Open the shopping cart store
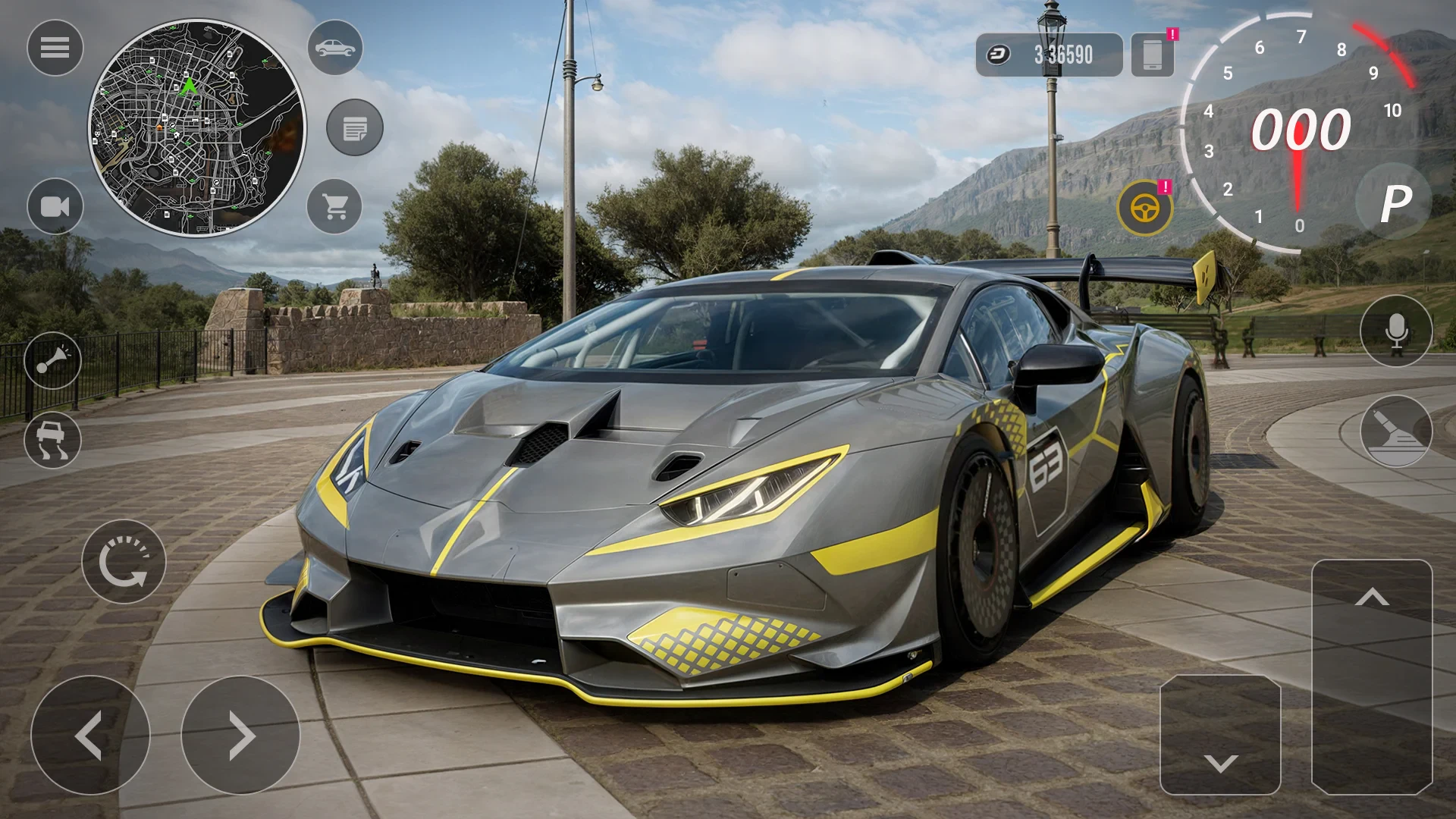This screenshot has height=819, width=1456. click(335, 206)
